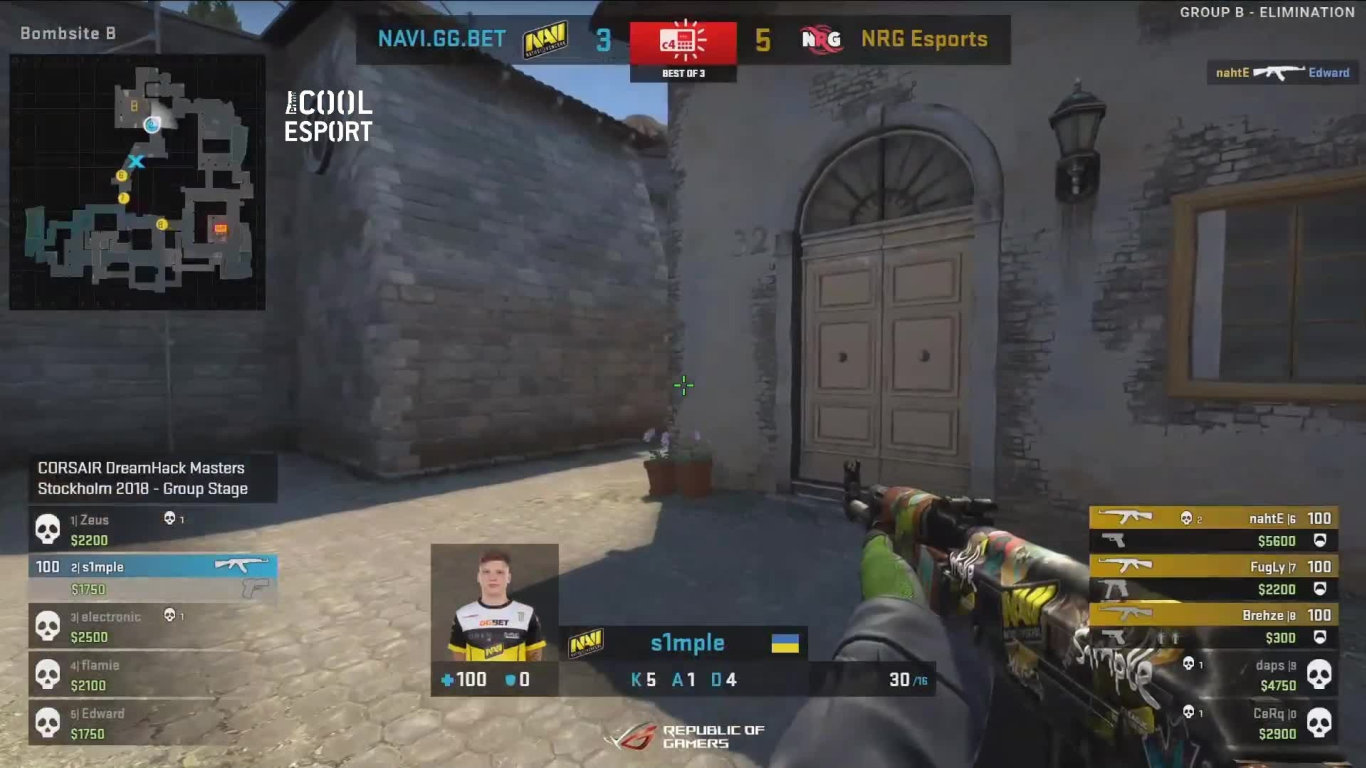Select the Brehze player row

[x=1213, y=626]
